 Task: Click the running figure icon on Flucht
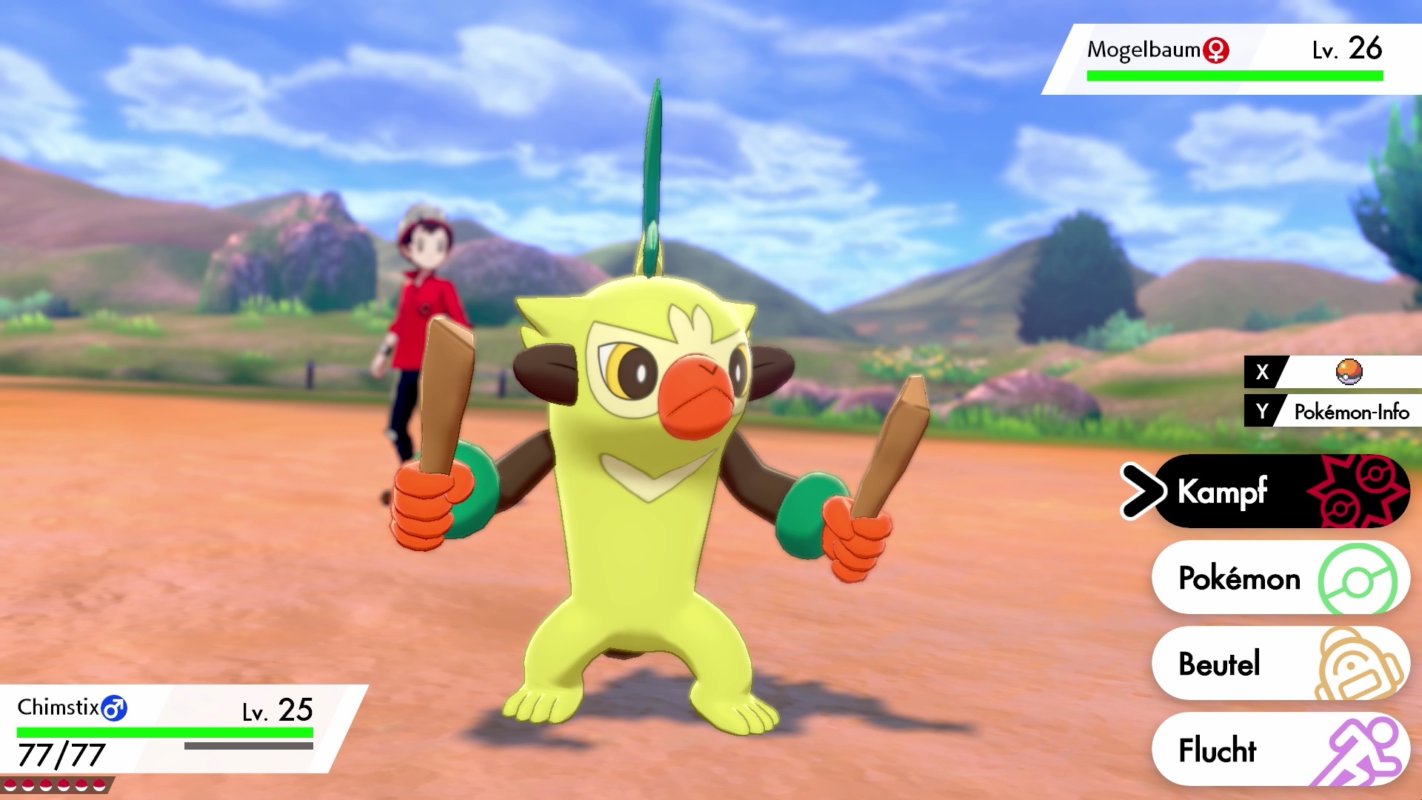click(1358, 749)
